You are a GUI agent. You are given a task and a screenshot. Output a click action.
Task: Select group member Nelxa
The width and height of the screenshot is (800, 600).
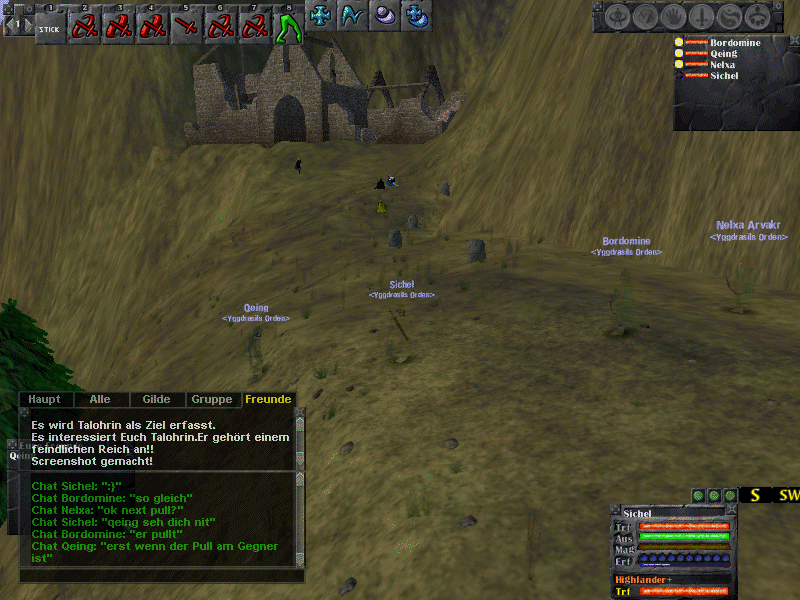pos(725,65)
